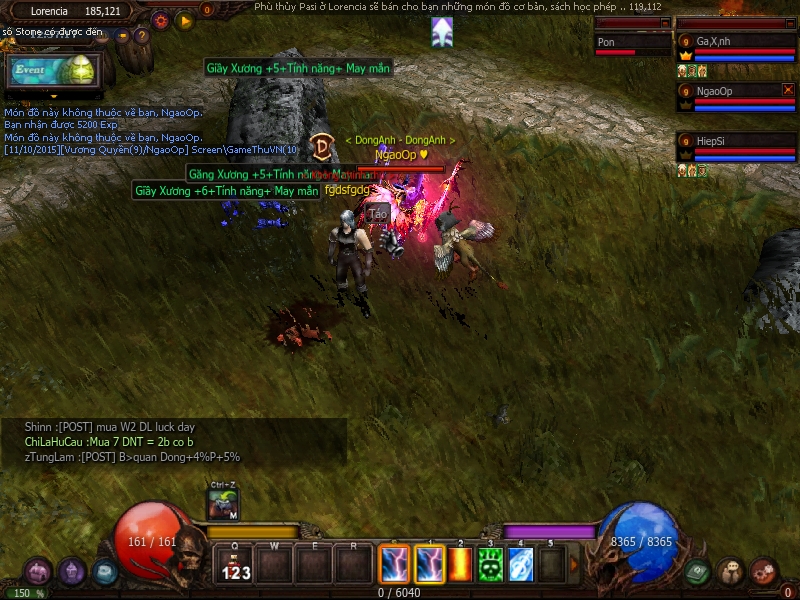
Task: Open the green book icon menu
Action: coord(699,572)
